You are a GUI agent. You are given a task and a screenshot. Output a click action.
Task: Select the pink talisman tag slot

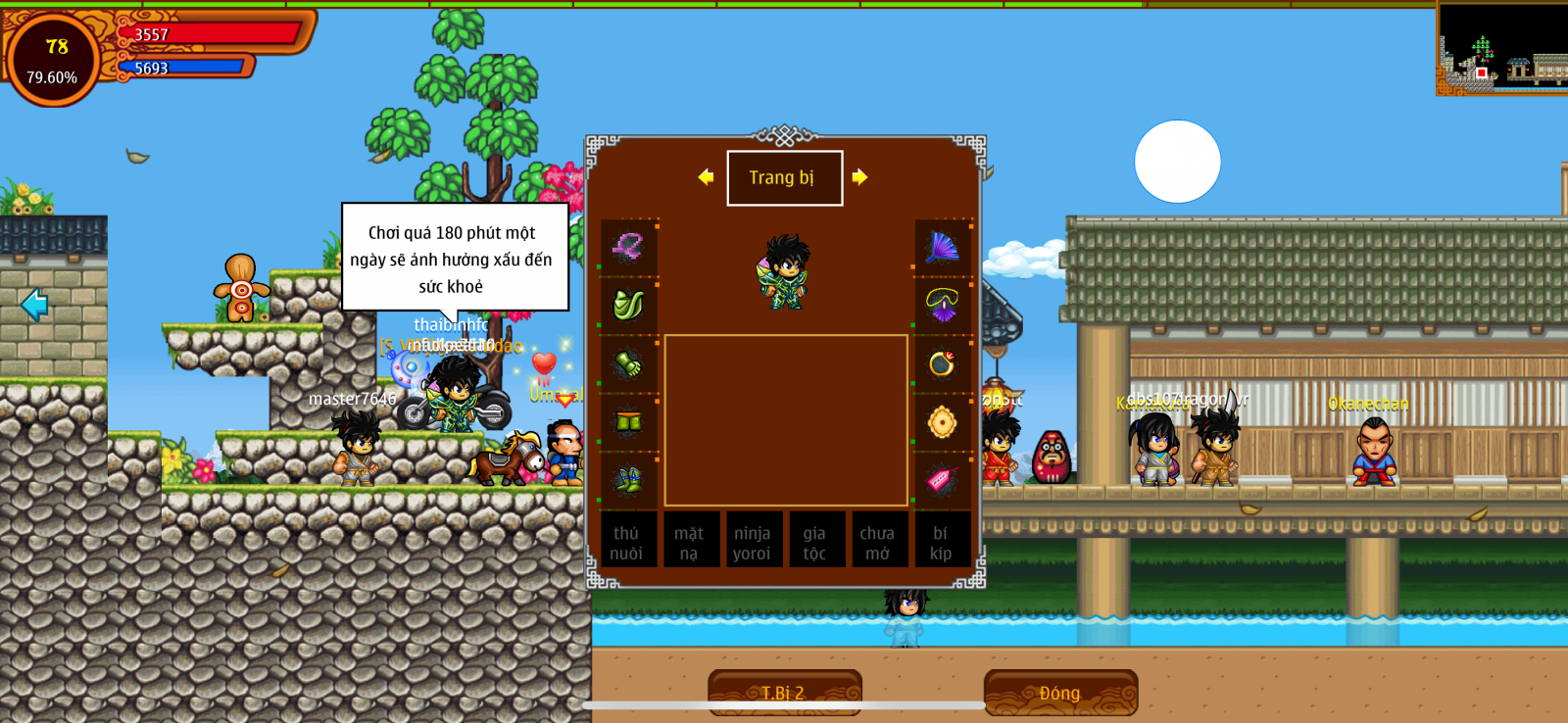click(943, 480)
